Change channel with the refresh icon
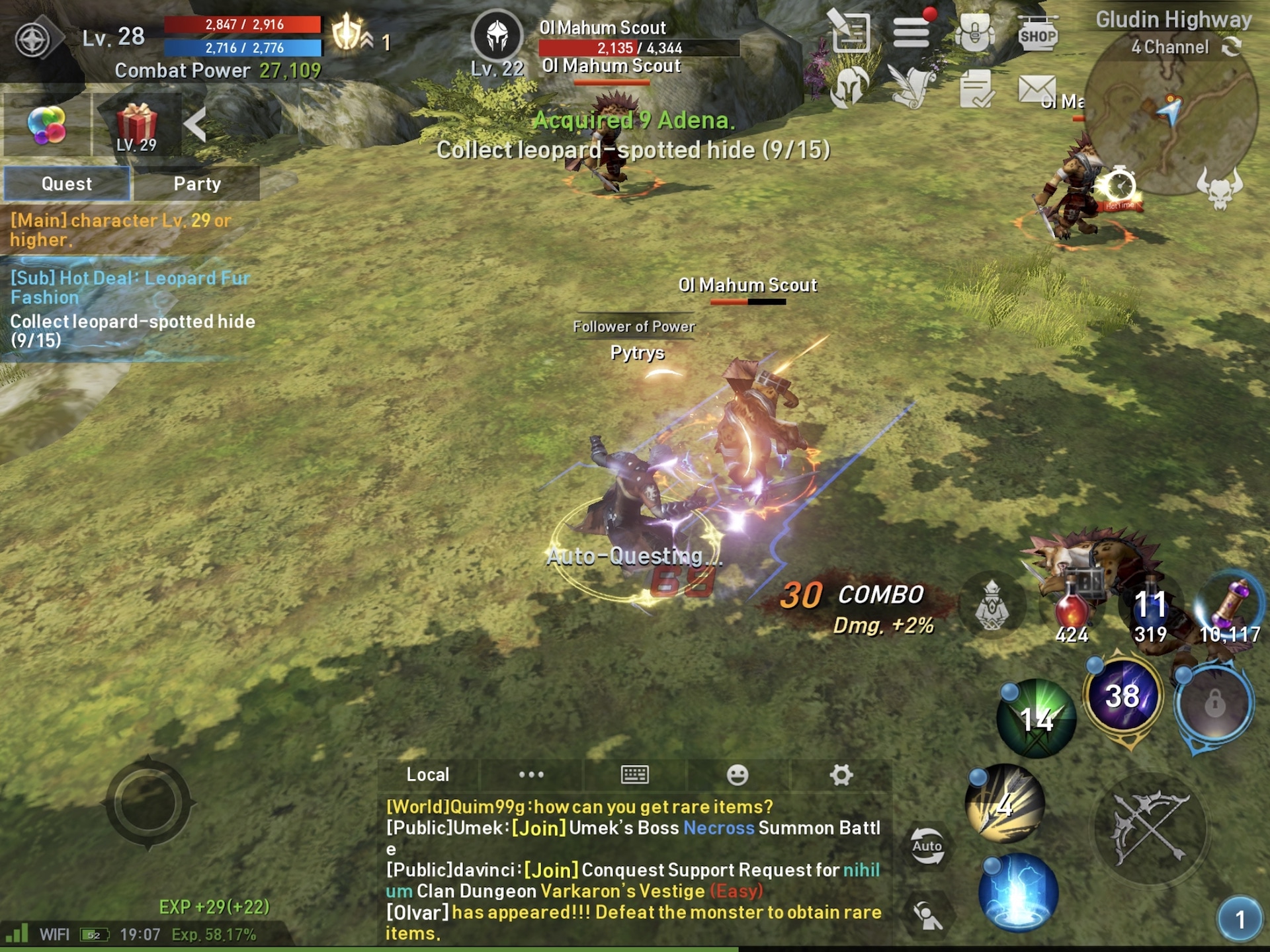This screenshot has height=952, width=1270. [x=1231, y=47]
